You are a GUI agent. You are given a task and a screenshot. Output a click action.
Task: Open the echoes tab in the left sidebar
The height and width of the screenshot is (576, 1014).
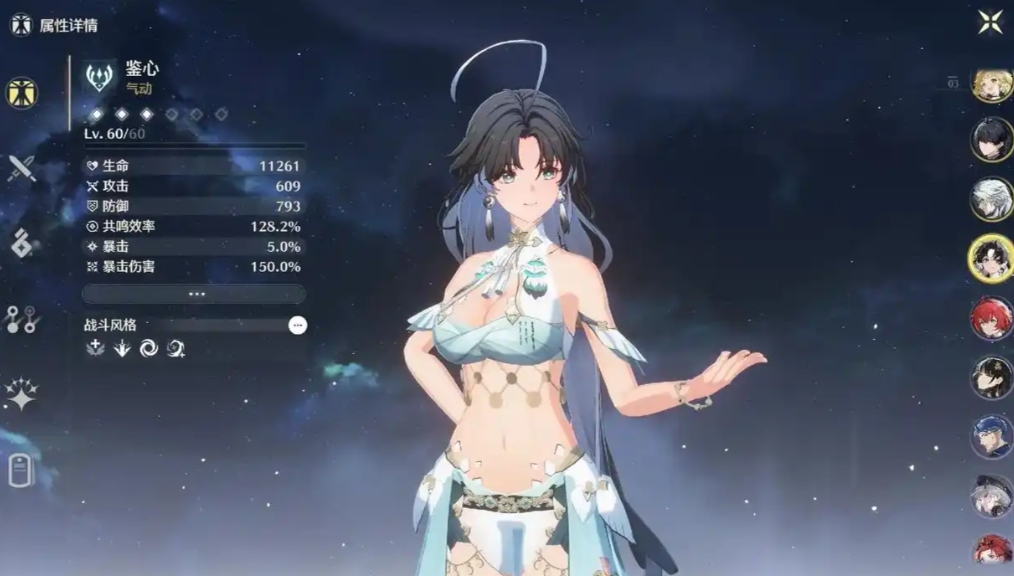21,243
